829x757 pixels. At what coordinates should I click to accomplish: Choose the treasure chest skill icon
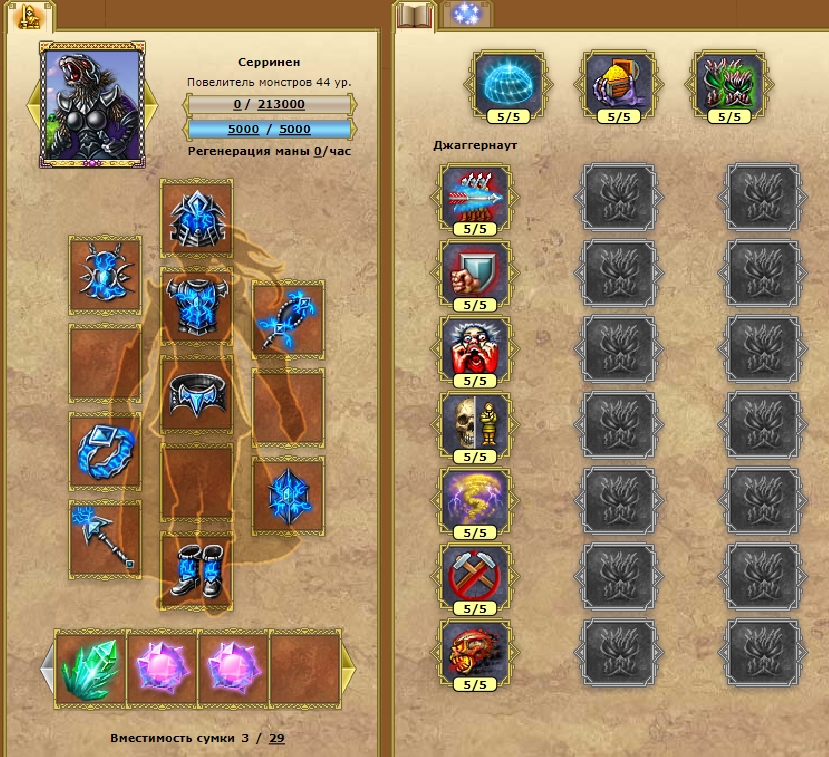(x=619, y=84)
